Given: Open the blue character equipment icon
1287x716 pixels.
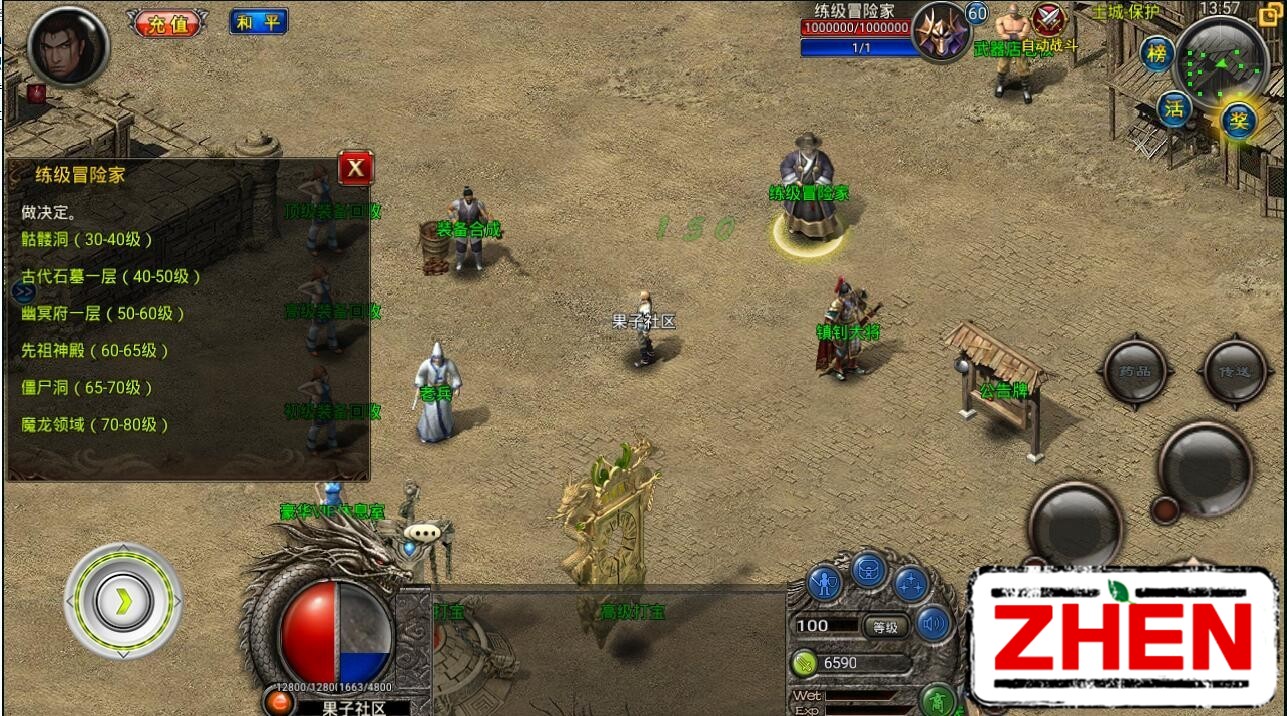Looking at the screenshot, I should point(824,582).
